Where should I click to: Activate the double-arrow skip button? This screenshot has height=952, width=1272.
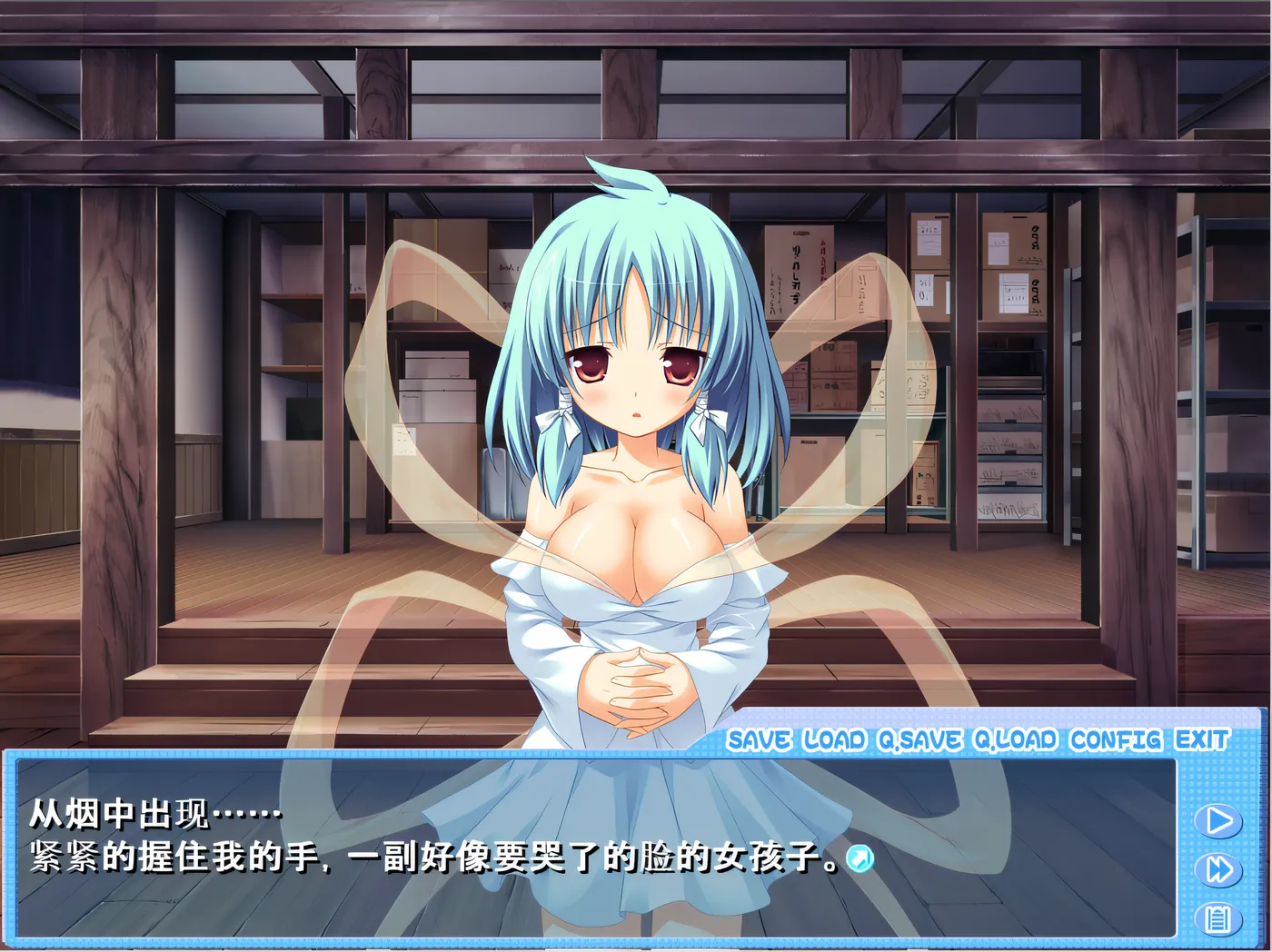coord(1217,869)
